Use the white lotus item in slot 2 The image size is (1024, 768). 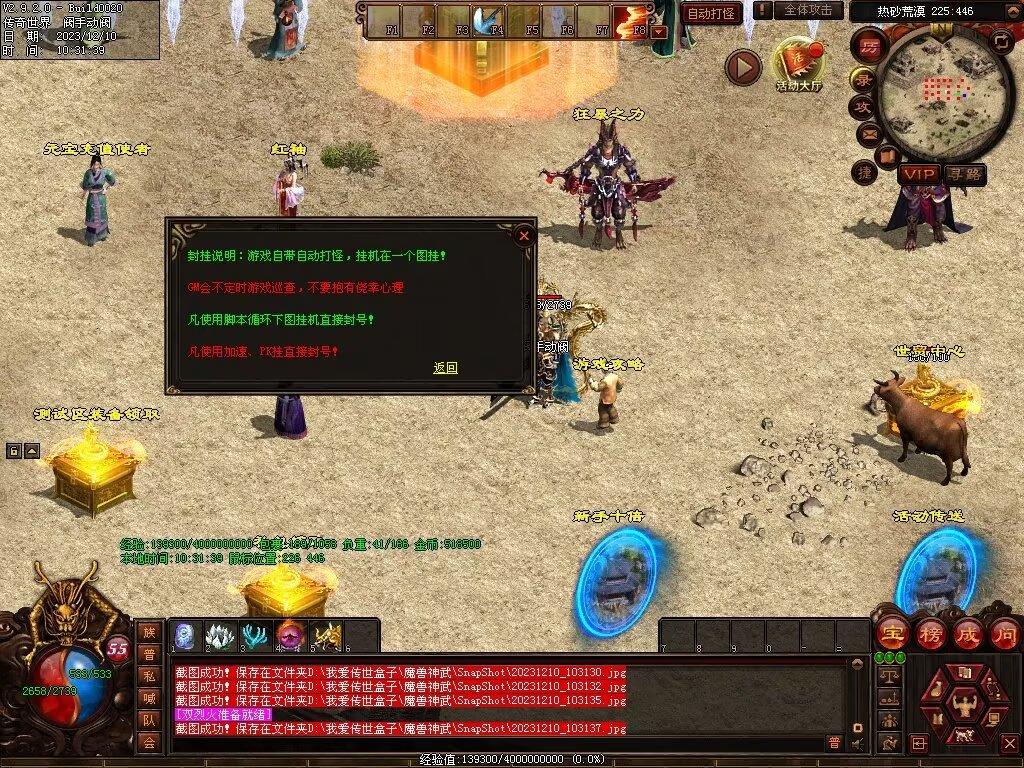click(220, 636)
